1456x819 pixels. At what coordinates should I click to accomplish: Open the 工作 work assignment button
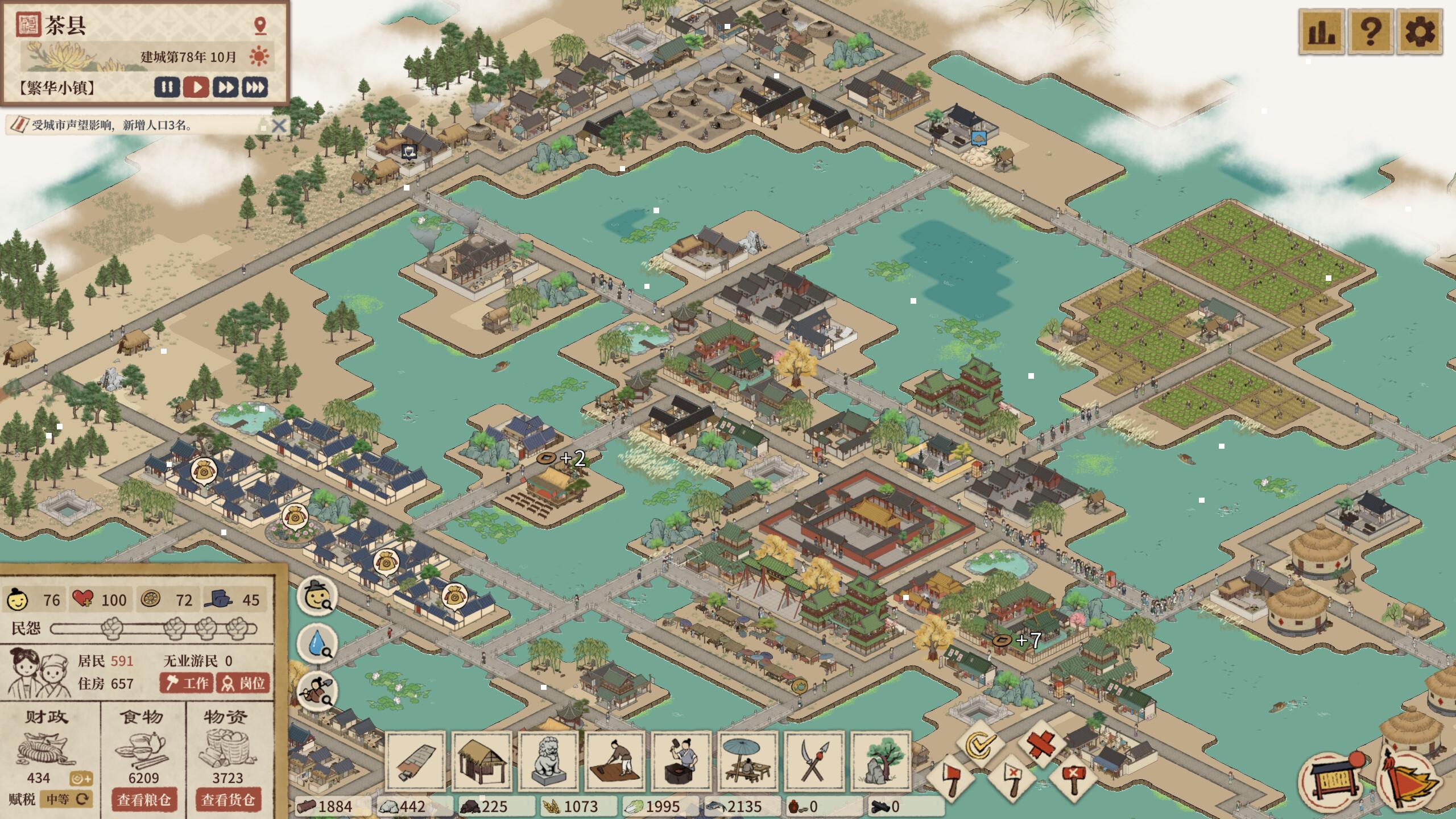pos(187,682)
